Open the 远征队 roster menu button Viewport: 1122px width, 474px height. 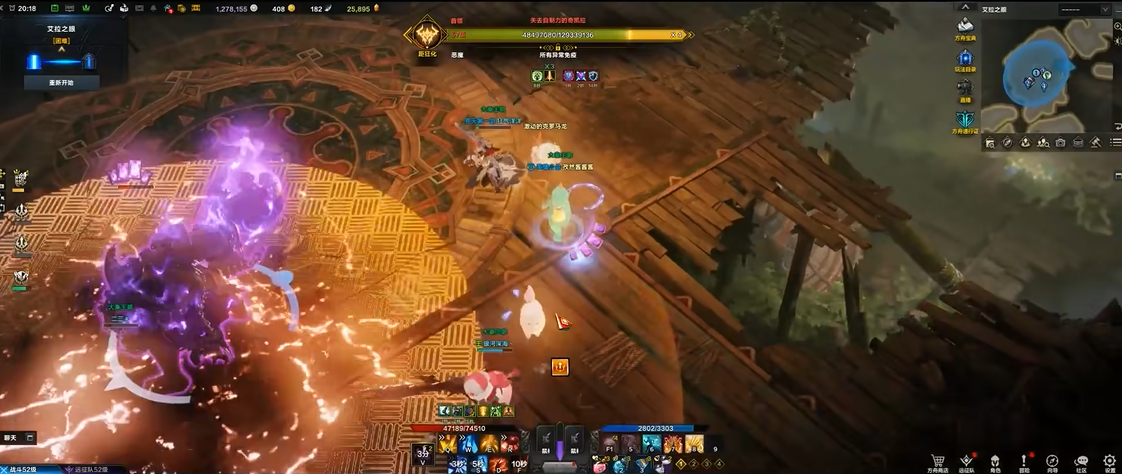pos(966,461)
